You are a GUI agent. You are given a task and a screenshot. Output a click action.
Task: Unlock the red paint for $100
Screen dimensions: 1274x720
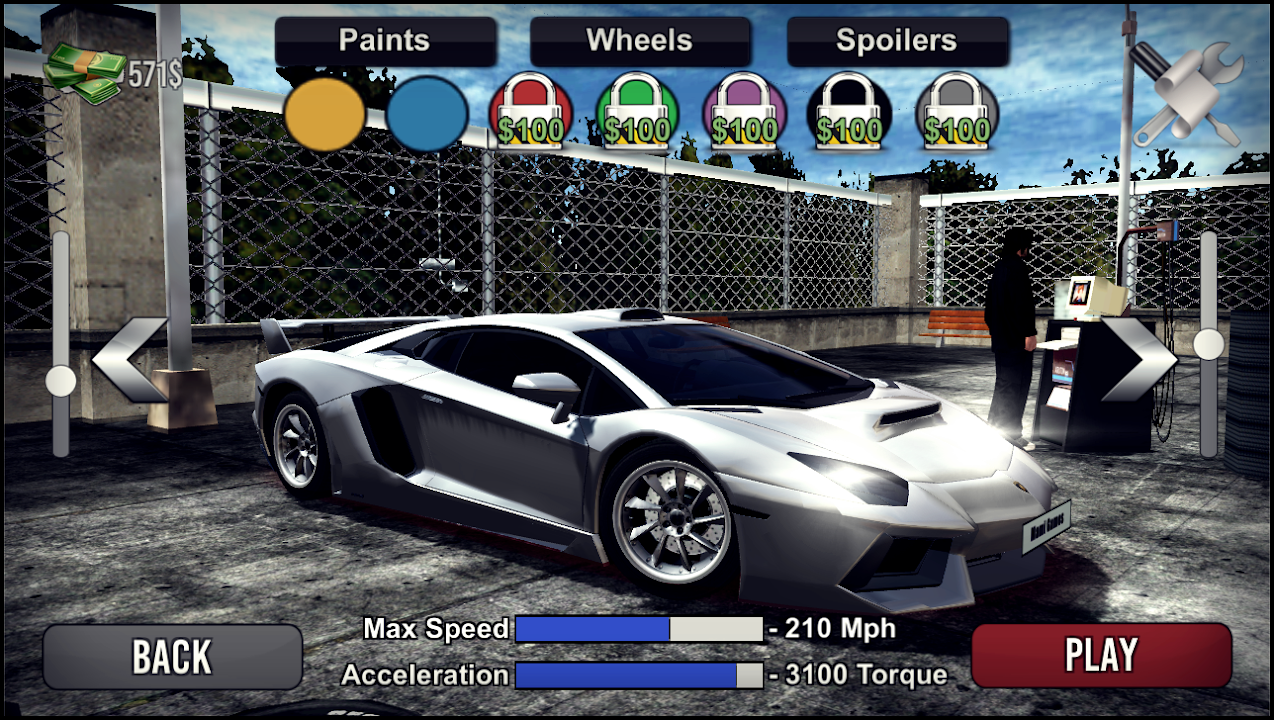pyautogui.click(x=531, y=114)
